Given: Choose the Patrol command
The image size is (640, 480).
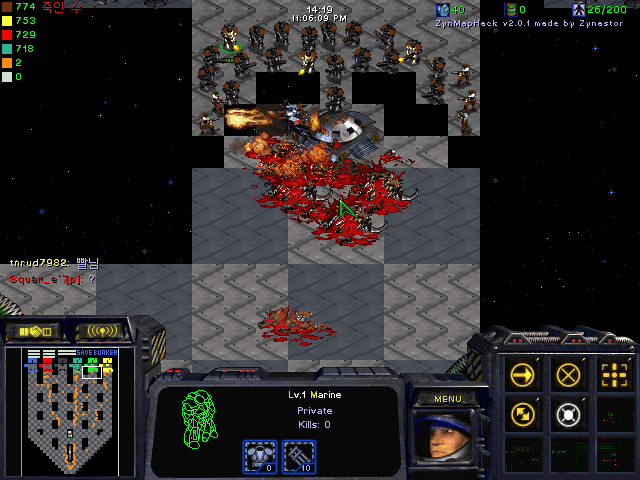Looking at the screenshot, I should tap(523, 412).
